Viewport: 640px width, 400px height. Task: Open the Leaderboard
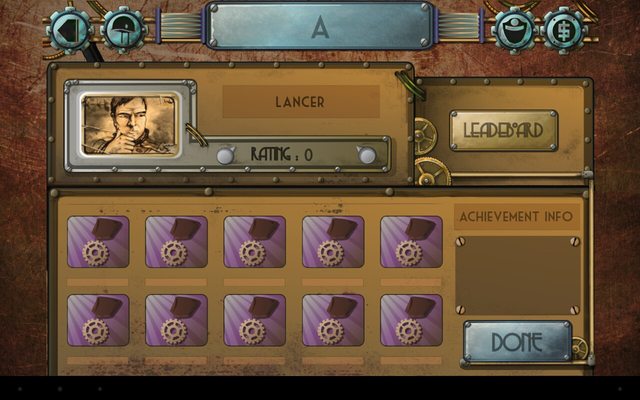click(x=503, y=130)
